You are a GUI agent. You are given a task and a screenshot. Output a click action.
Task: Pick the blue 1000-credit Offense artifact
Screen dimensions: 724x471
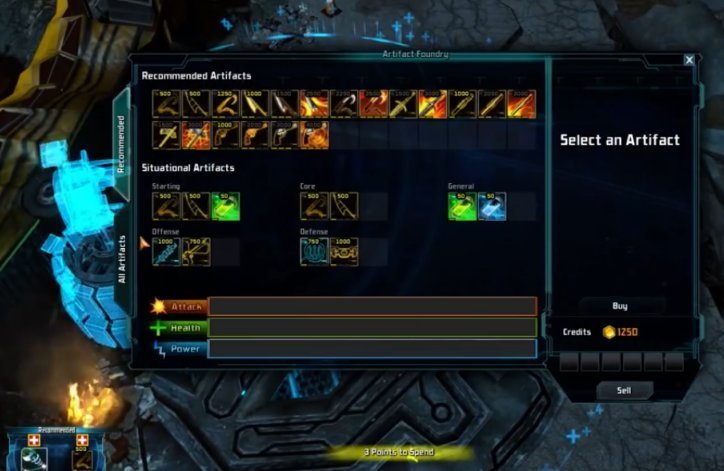point(166,251)
